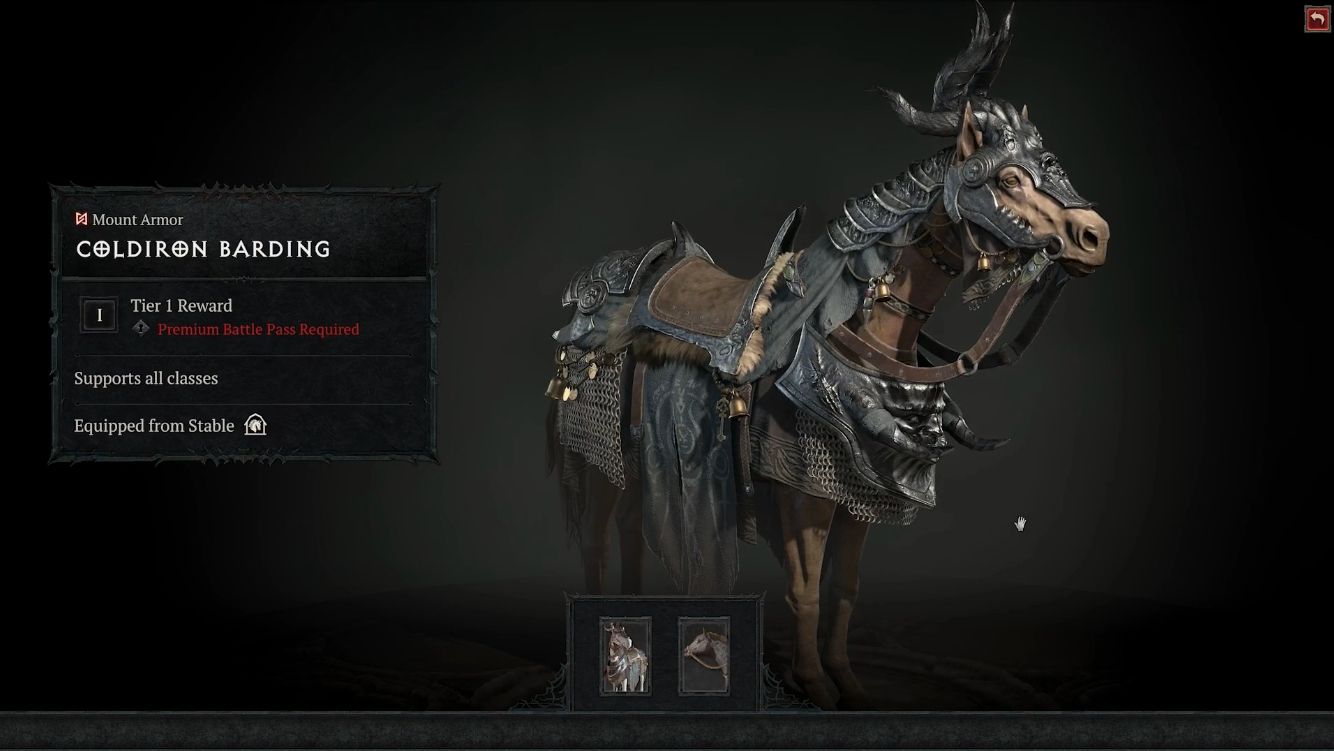Image resolution: width=1334 pixels, height=751 pixels.
Task: Select the horse head close-up thumbnail
Action: pos(704,656)
